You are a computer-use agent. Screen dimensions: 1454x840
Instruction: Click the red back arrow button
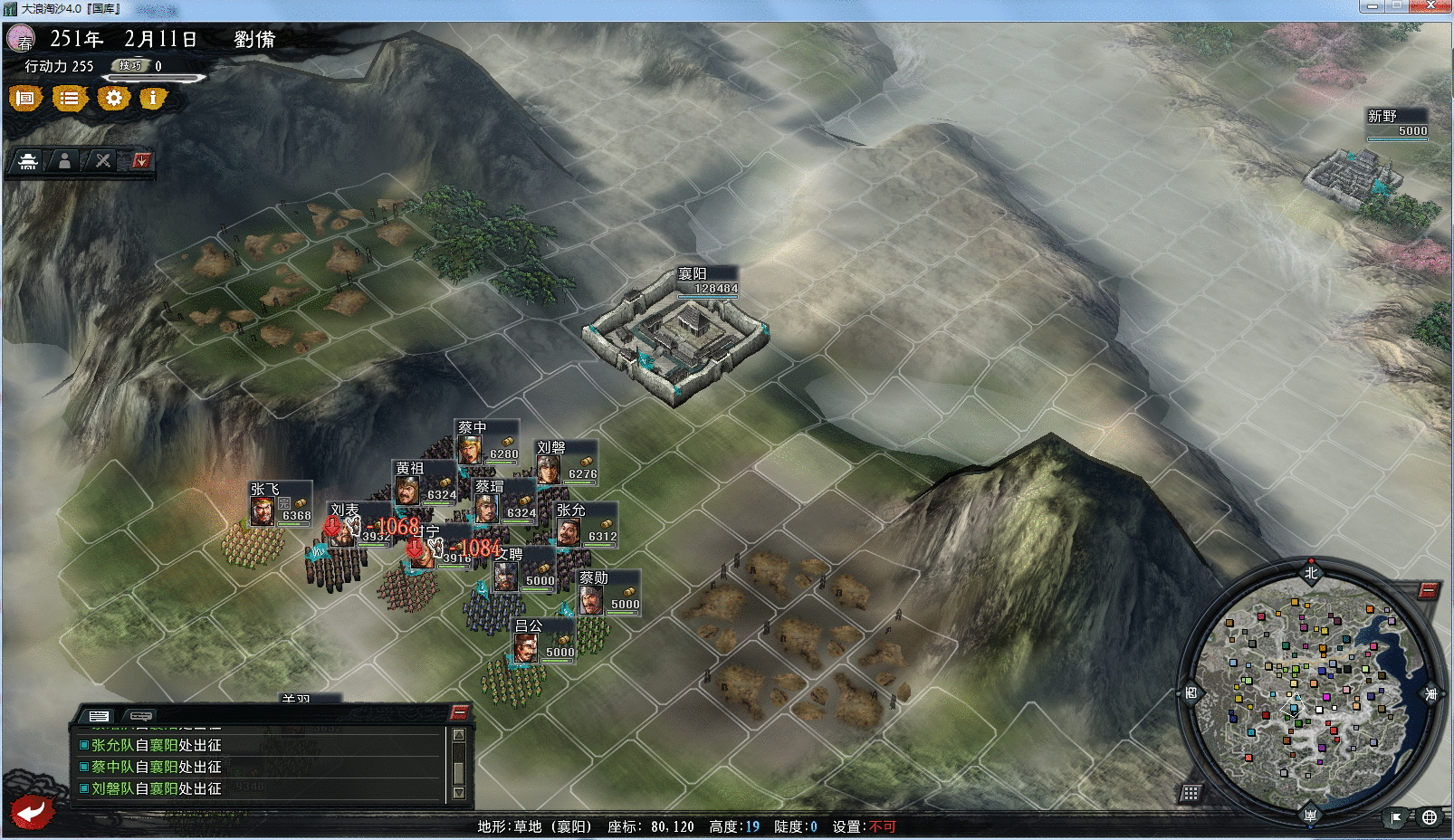tap(32, 811)
